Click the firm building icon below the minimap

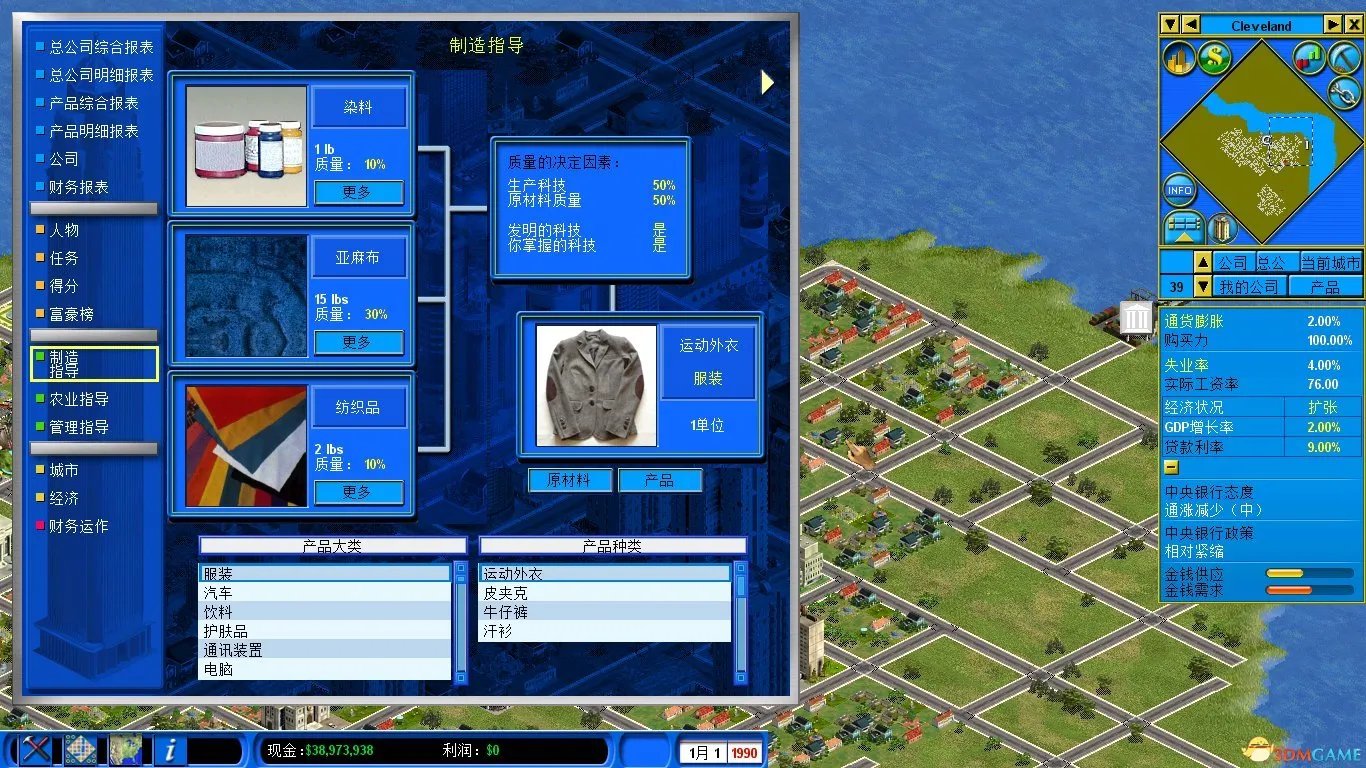click(1223, 228)
